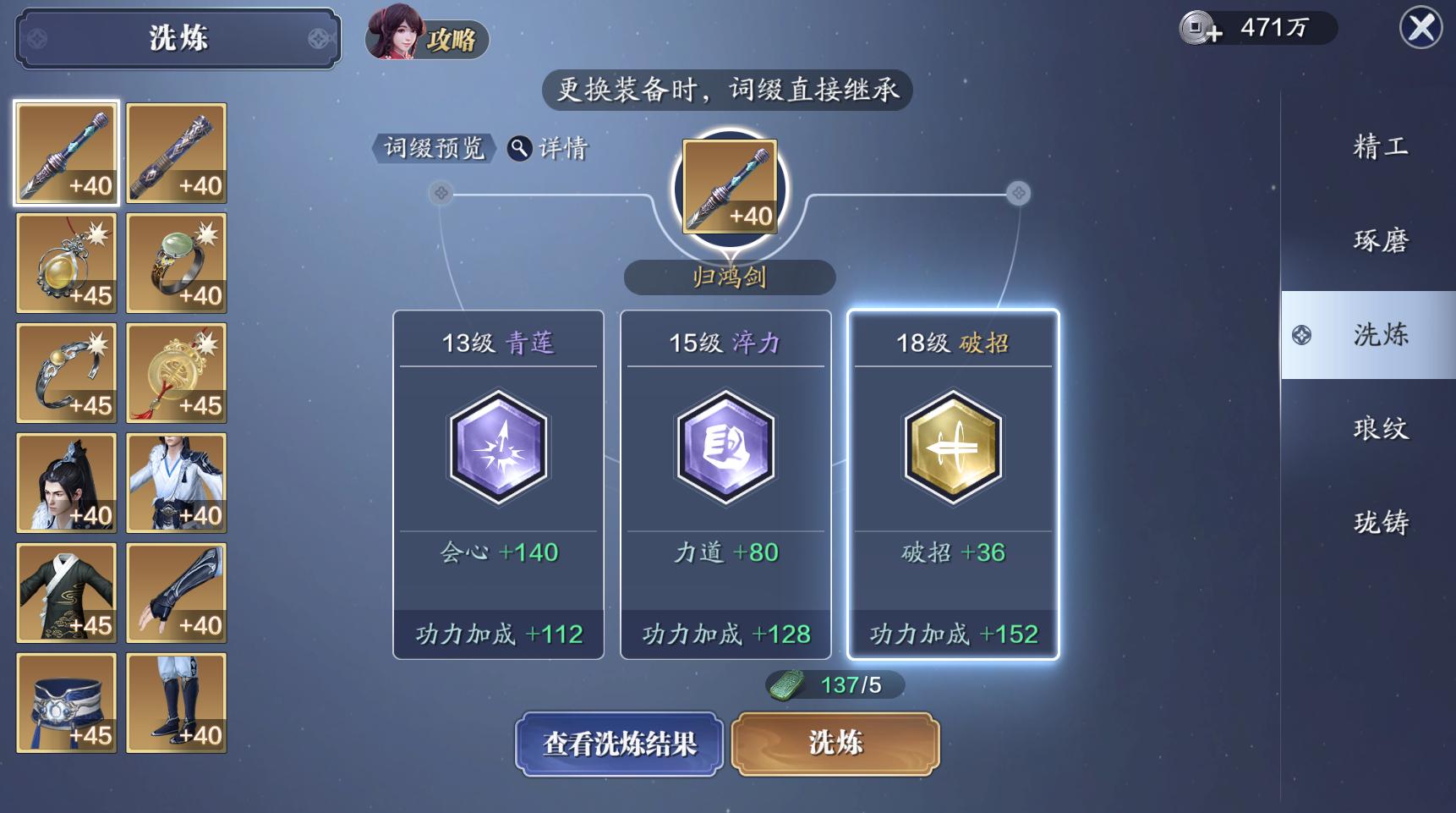Click the right diamond node on the connector line
Screen dimensions: 1456x813
[x=1016, y=194]
